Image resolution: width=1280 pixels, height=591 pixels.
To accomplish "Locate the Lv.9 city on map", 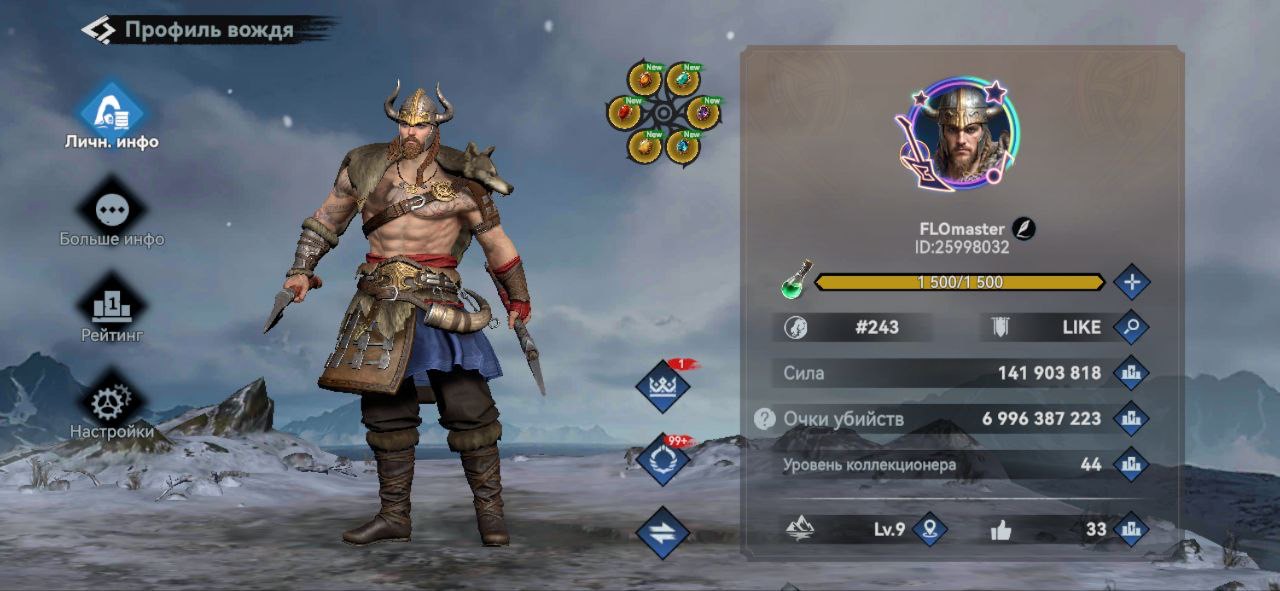I will 930,529.
